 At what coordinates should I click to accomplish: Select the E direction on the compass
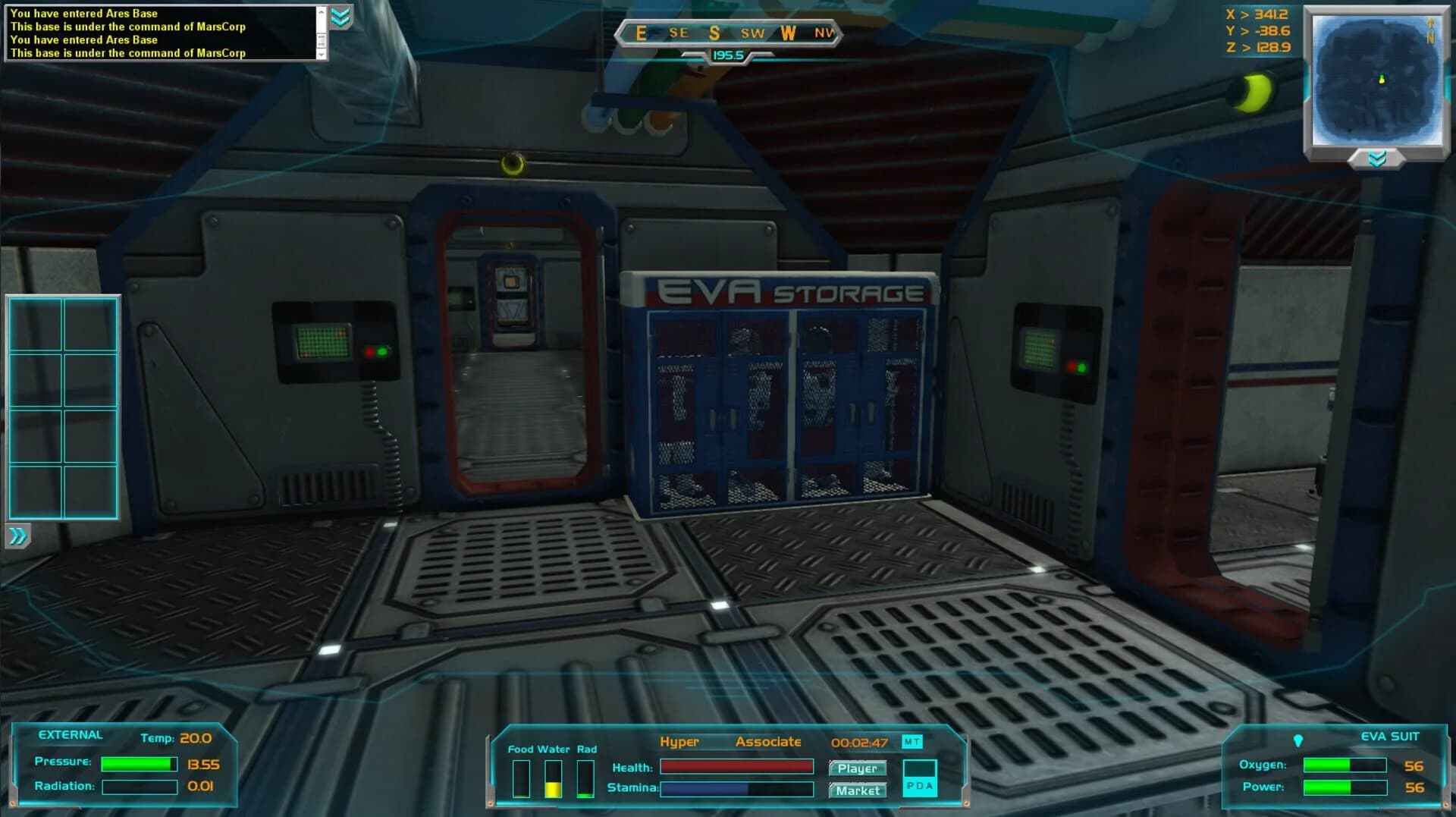click(641, 34)
